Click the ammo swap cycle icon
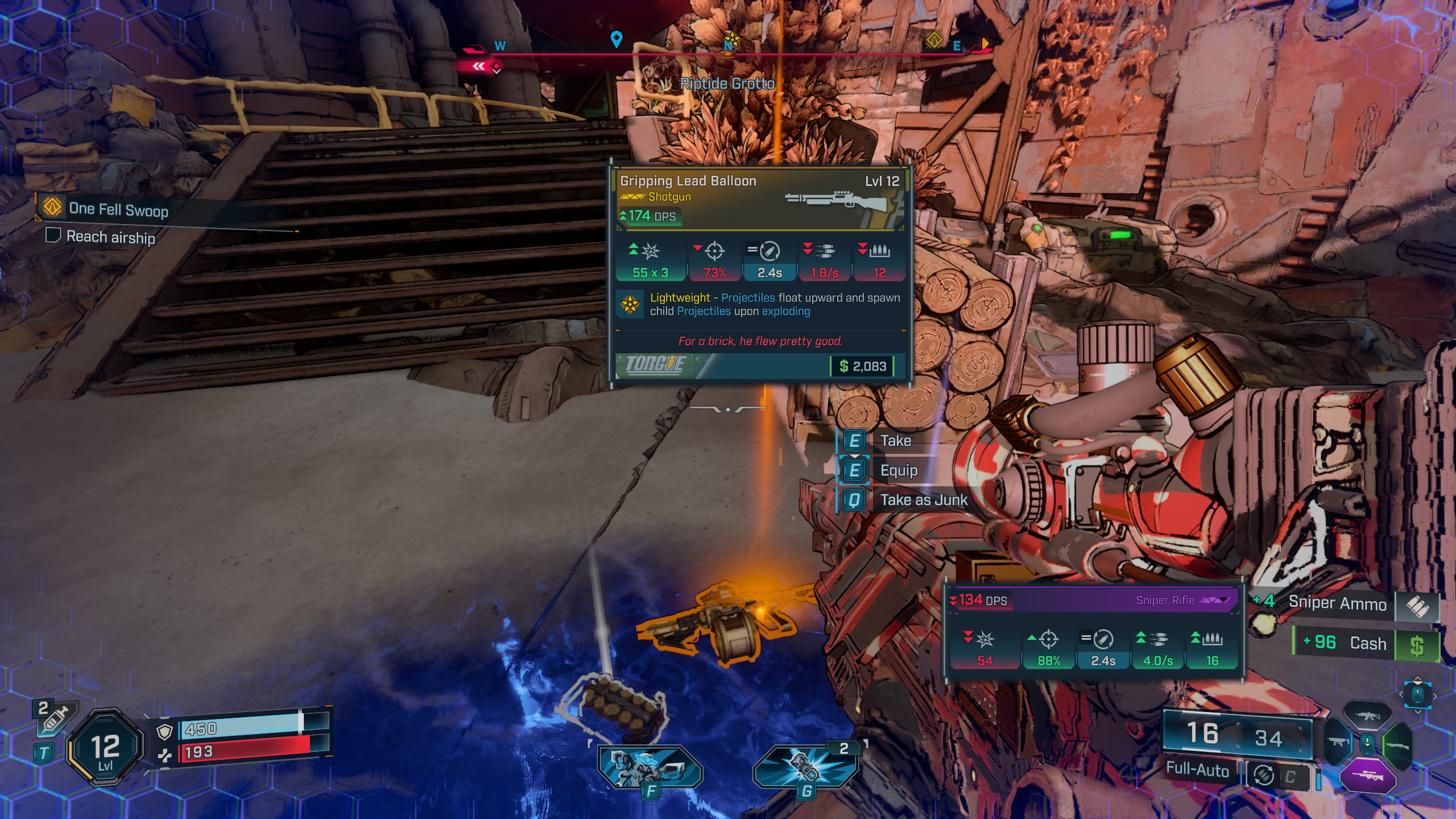 coord(1264,775)
